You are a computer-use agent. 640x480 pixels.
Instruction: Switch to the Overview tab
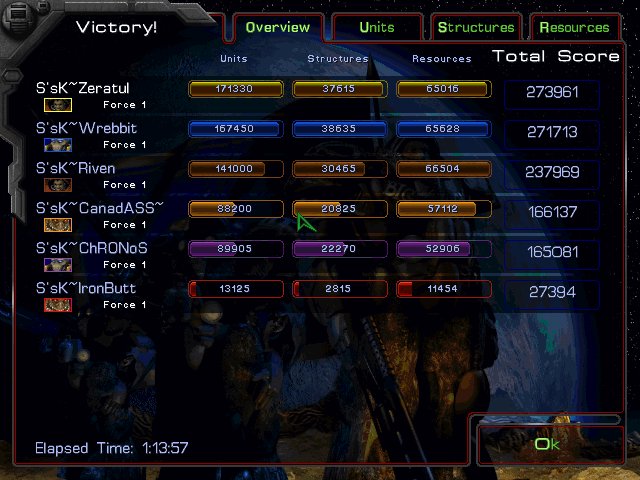[x=277, y=27]
